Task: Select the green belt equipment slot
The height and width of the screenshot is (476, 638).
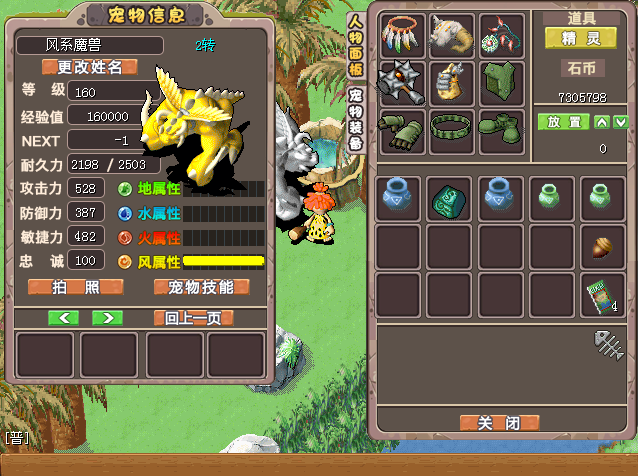Action: [x=451, y=131]
